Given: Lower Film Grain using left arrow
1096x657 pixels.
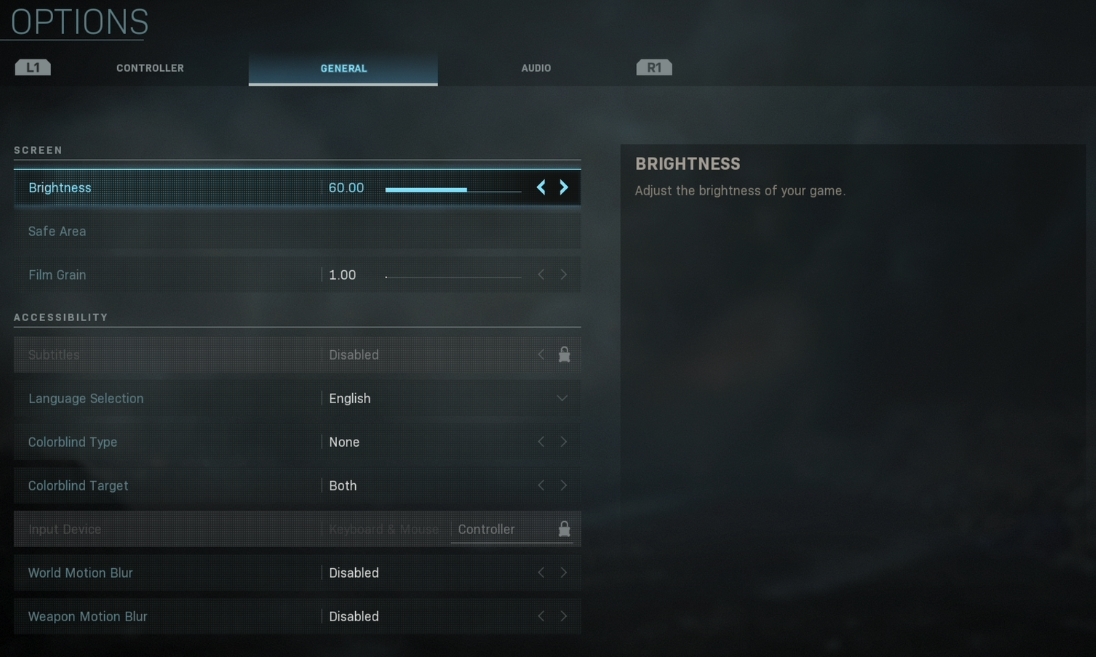Looking at the screenshot, I should tap(541, 275).
